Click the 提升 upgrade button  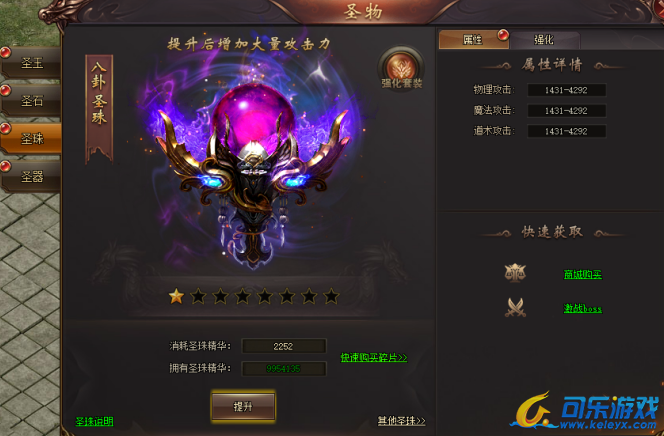pos(243,407)
